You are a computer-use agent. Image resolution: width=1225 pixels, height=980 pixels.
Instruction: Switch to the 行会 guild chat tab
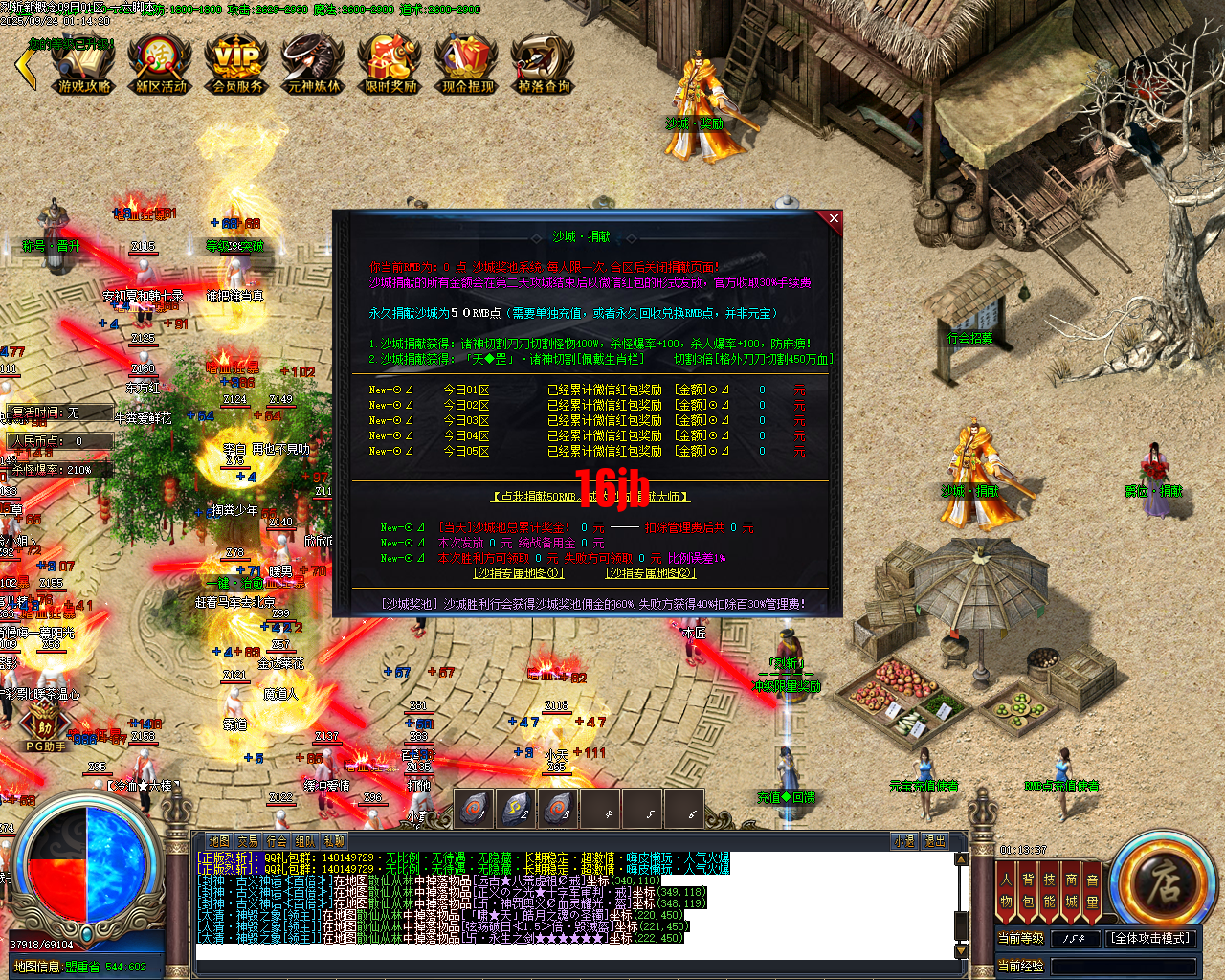pos(276,840)
